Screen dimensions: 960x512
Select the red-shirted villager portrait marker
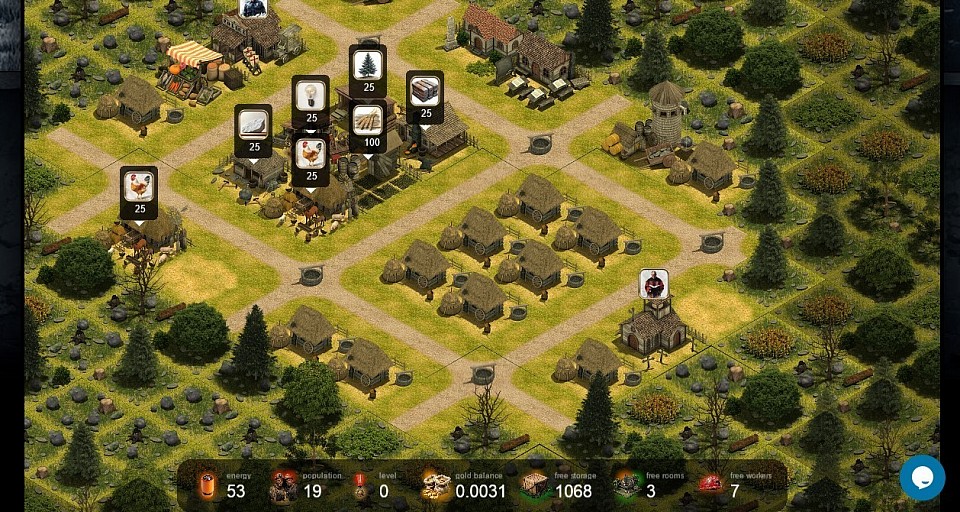[654, 284]
